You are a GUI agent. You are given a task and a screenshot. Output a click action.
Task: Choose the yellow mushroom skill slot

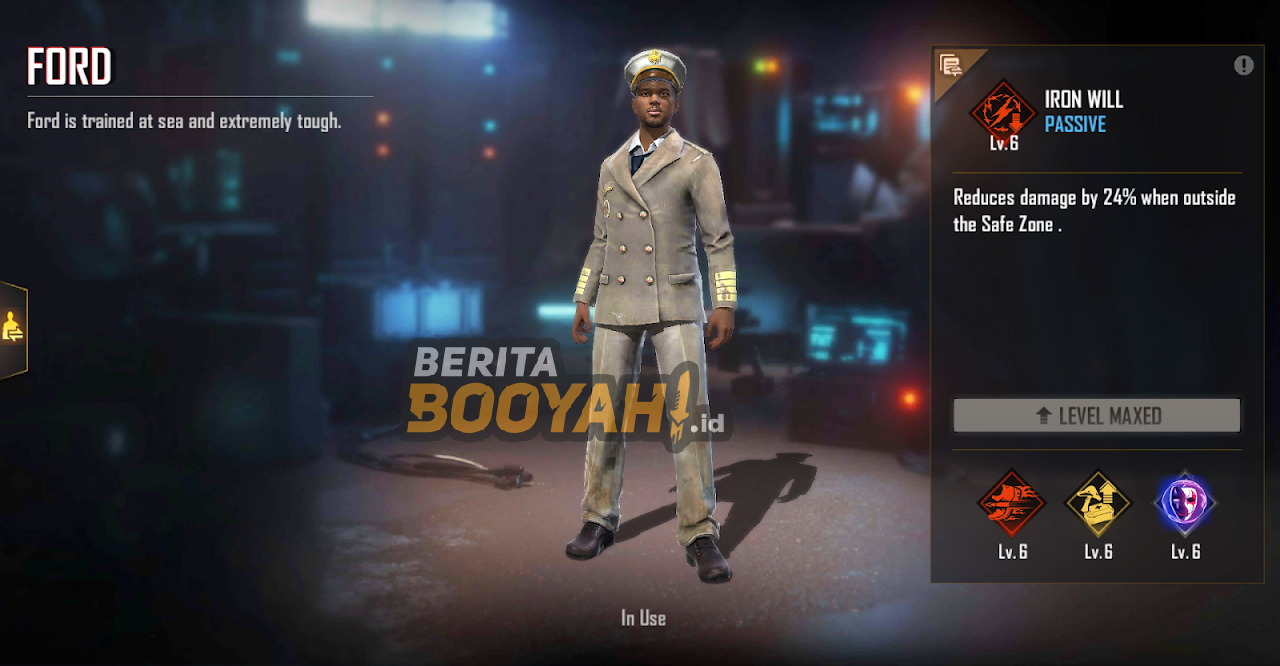tap(1098, 503)
